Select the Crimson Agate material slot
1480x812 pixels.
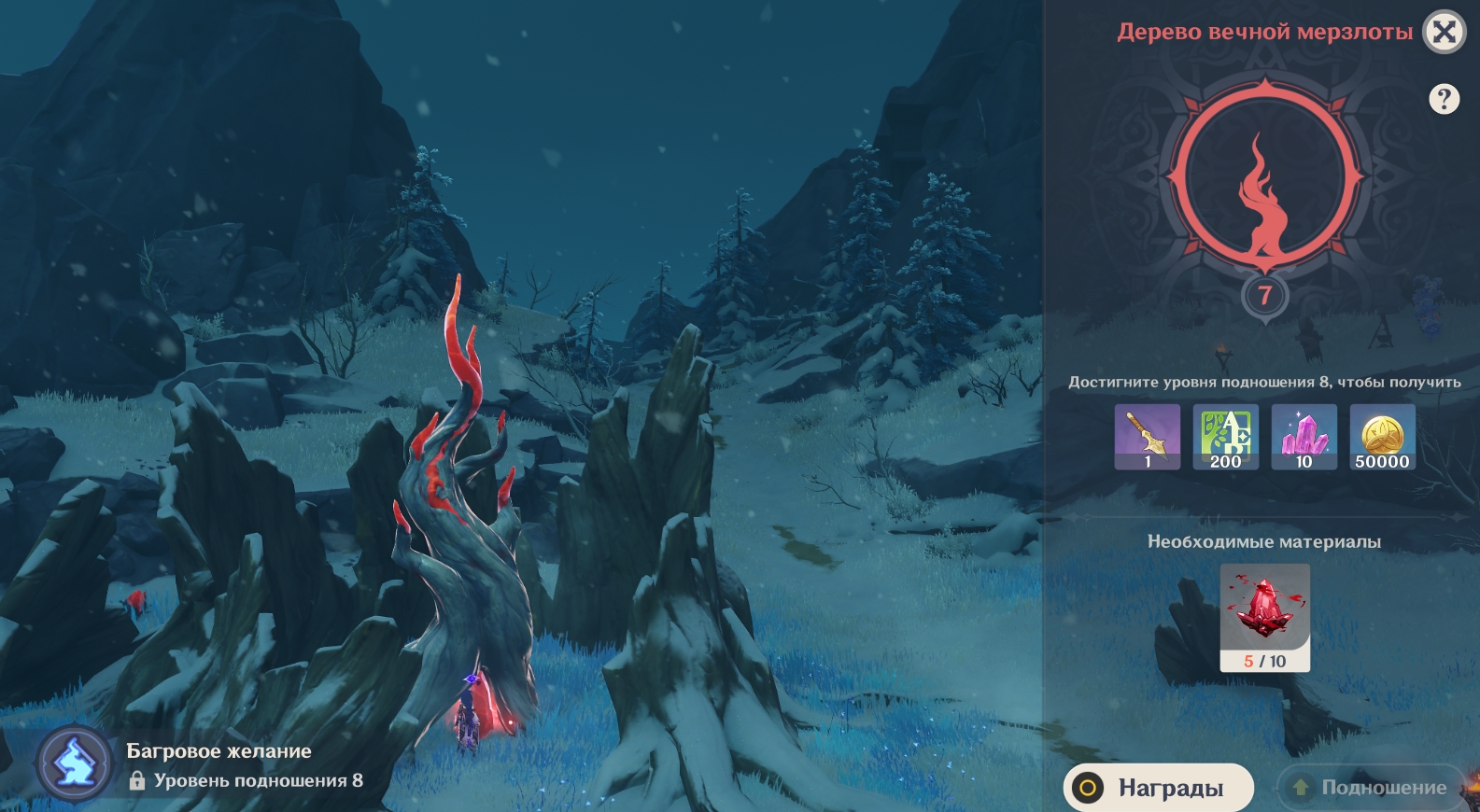[1265, 617]
